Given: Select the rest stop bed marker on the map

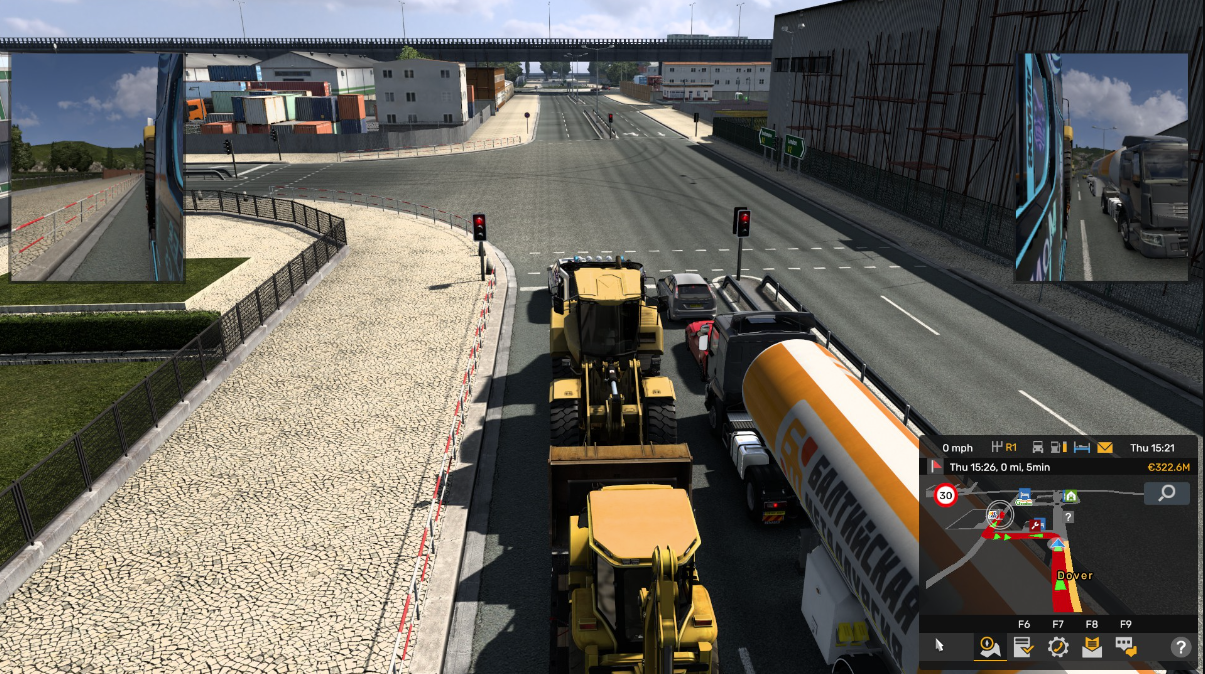Looking at the screenshot, I should click(1024, 494).
